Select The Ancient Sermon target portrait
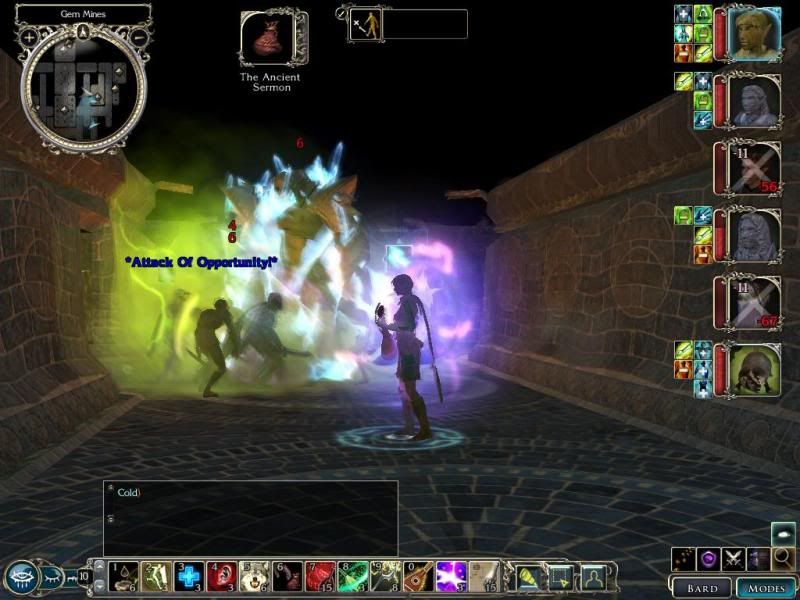Image resolution: width=800 pixels, height=600 pixels. point(266,39)
